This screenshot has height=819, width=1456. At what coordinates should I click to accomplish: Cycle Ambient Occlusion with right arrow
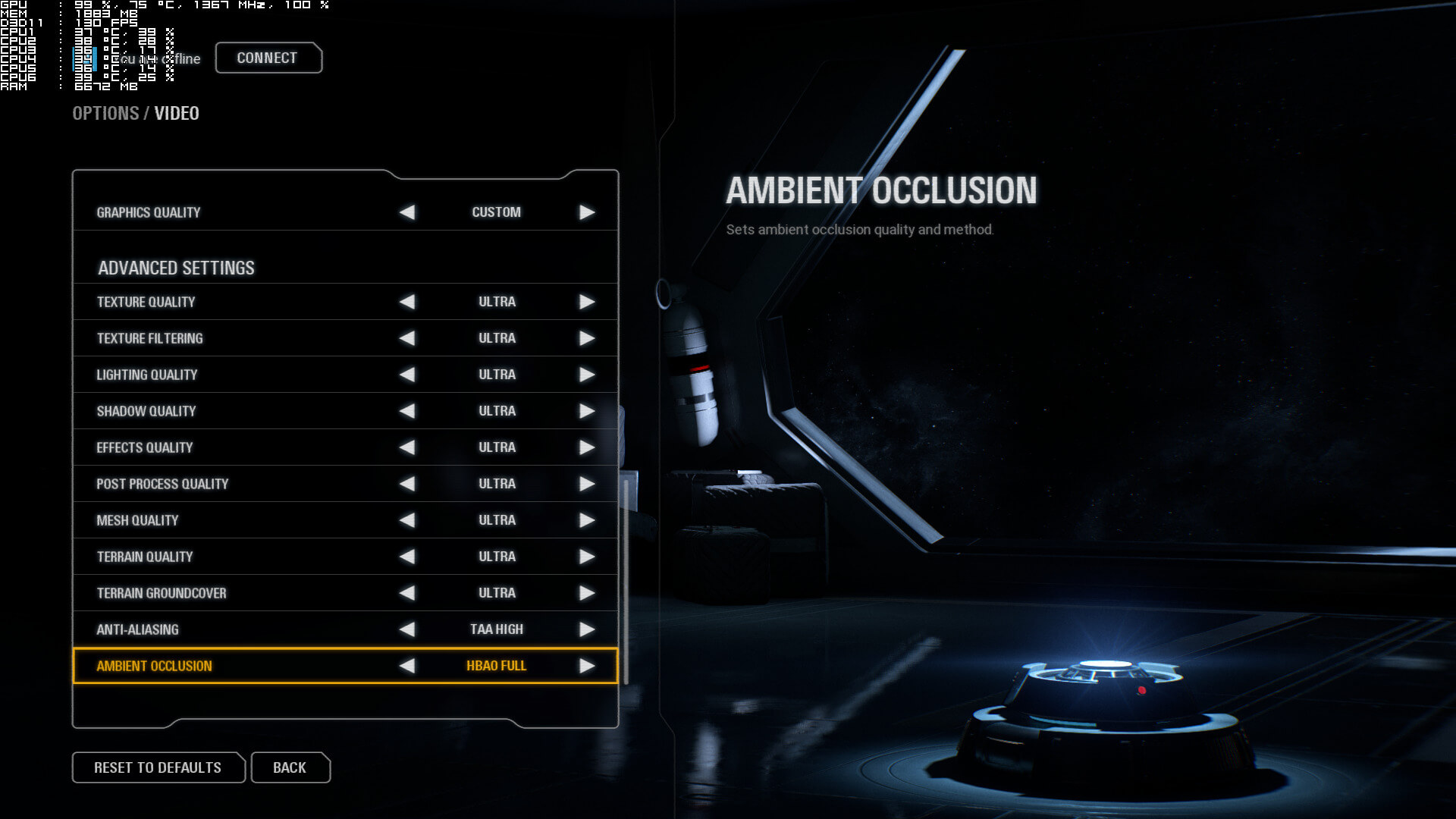click(x=587, y=666)
